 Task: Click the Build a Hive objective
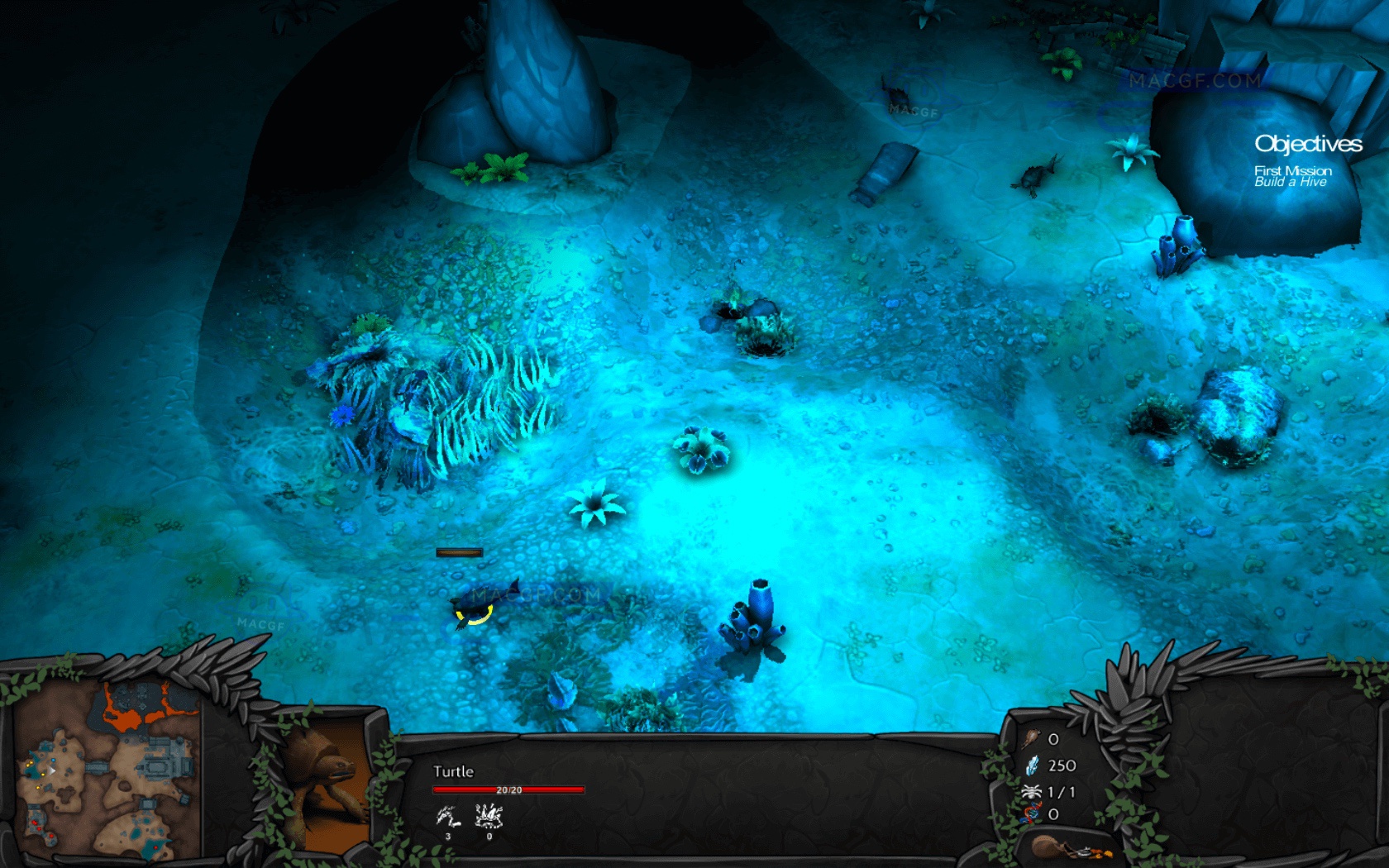pos(1290,182)
